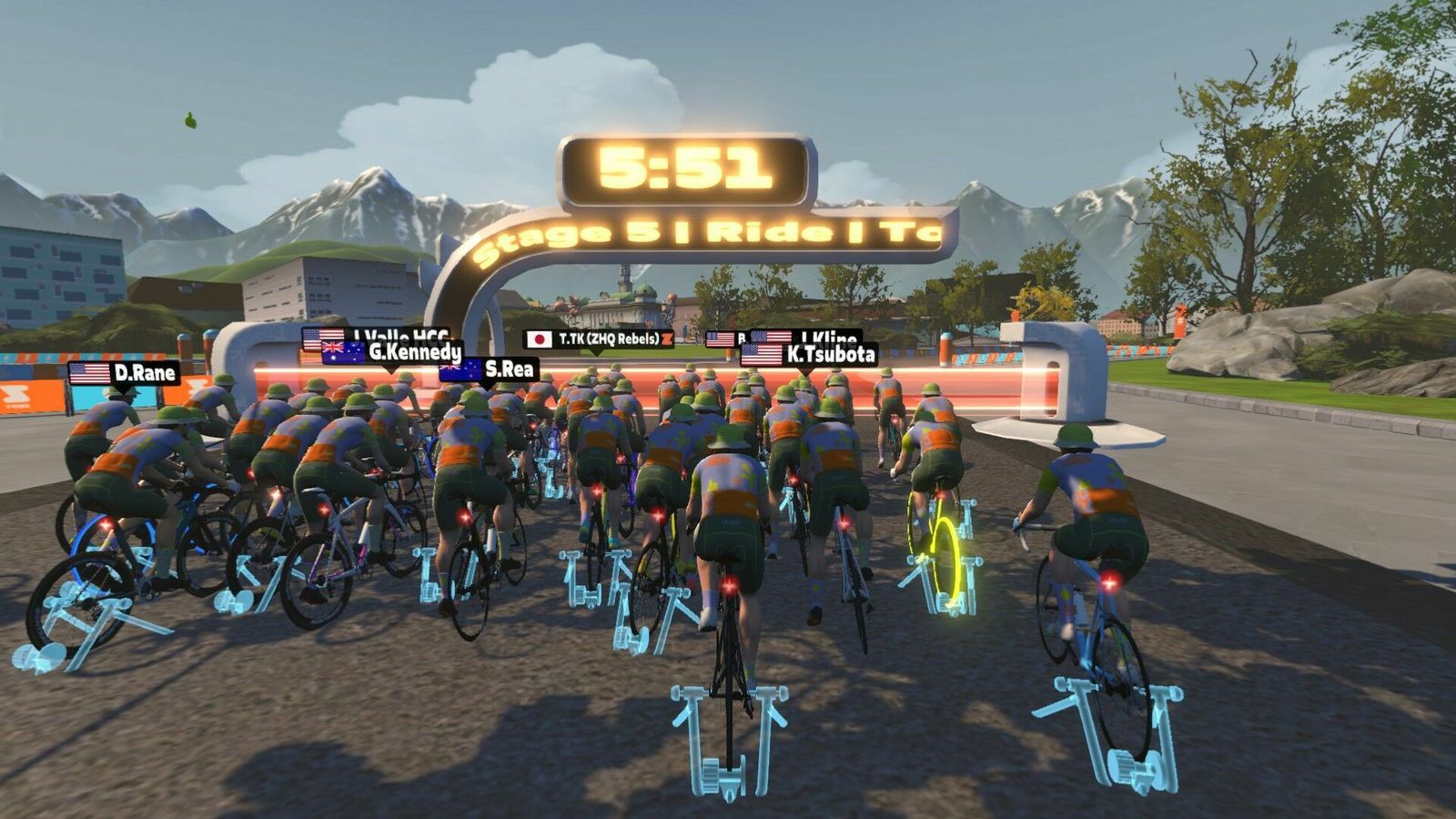Choose G.Kennedy's name label

tap(393, 352)
